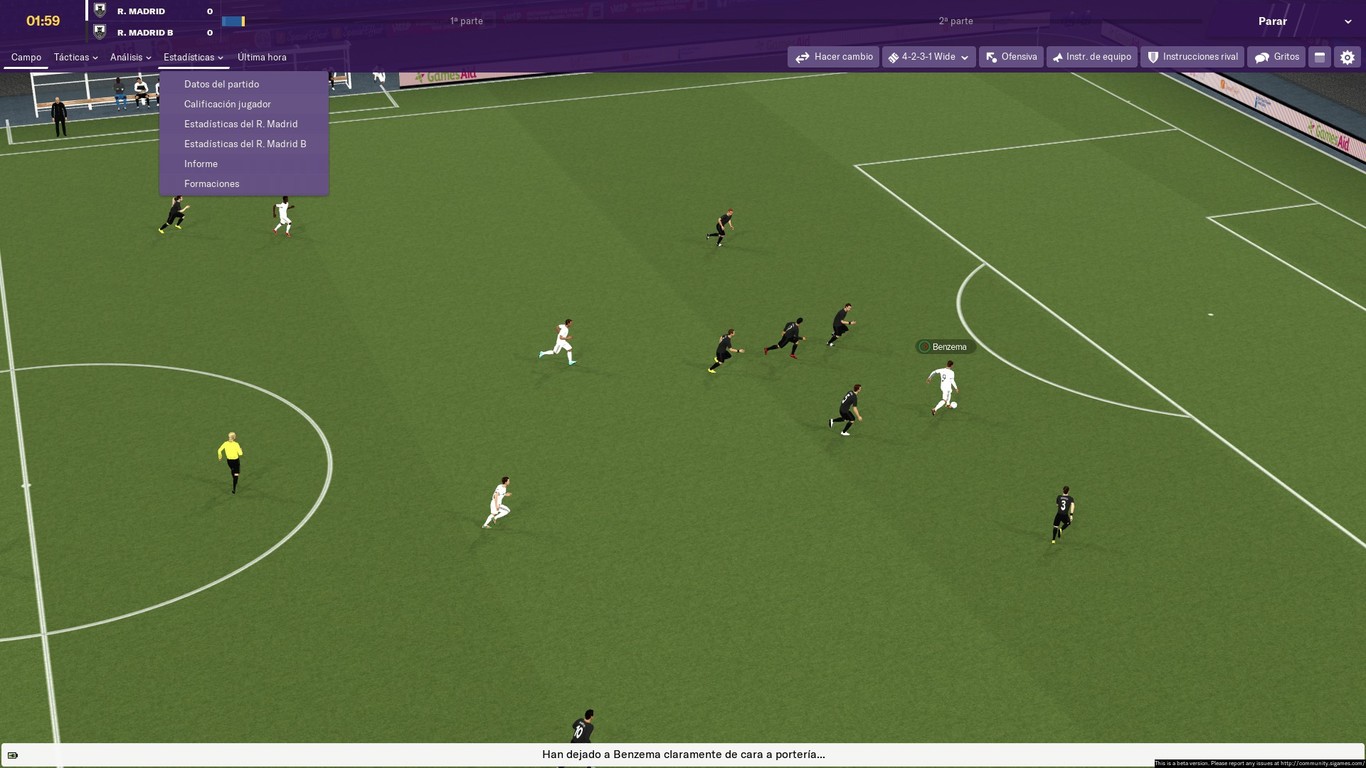This screenshot has width=1366, height=768.
Task: Click the Benzema player name label
Action: (944, 346)
